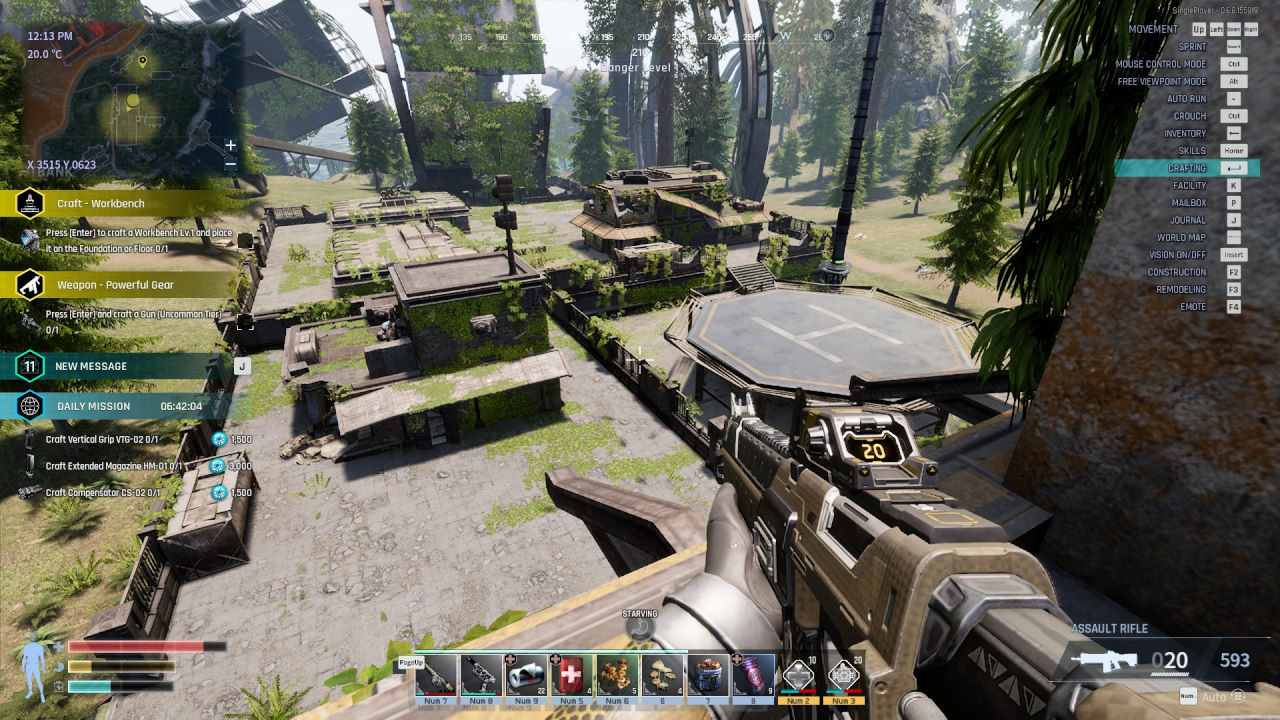Open the World Map shortcut entry

[x=1181, y=238]
